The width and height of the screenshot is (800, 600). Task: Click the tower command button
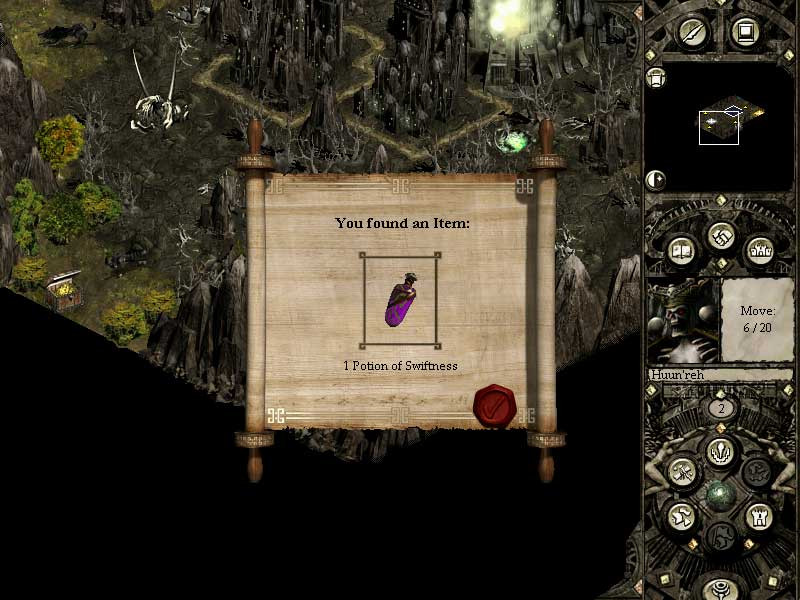pyautogui.click(x=757, y=516)
